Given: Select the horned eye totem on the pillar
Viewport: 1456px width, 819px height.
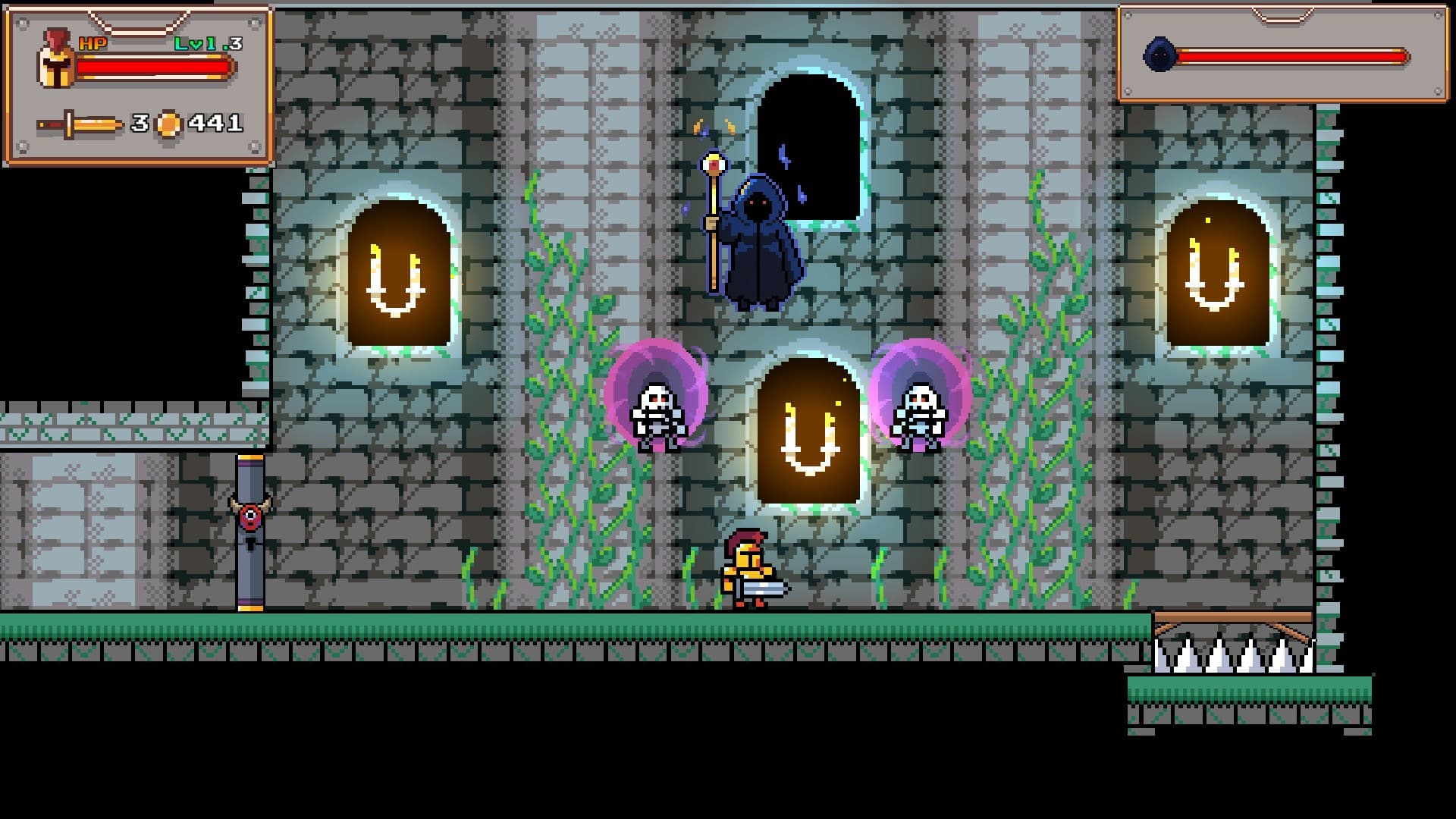Looking at the screenshot, I should [x=250, y=517].
